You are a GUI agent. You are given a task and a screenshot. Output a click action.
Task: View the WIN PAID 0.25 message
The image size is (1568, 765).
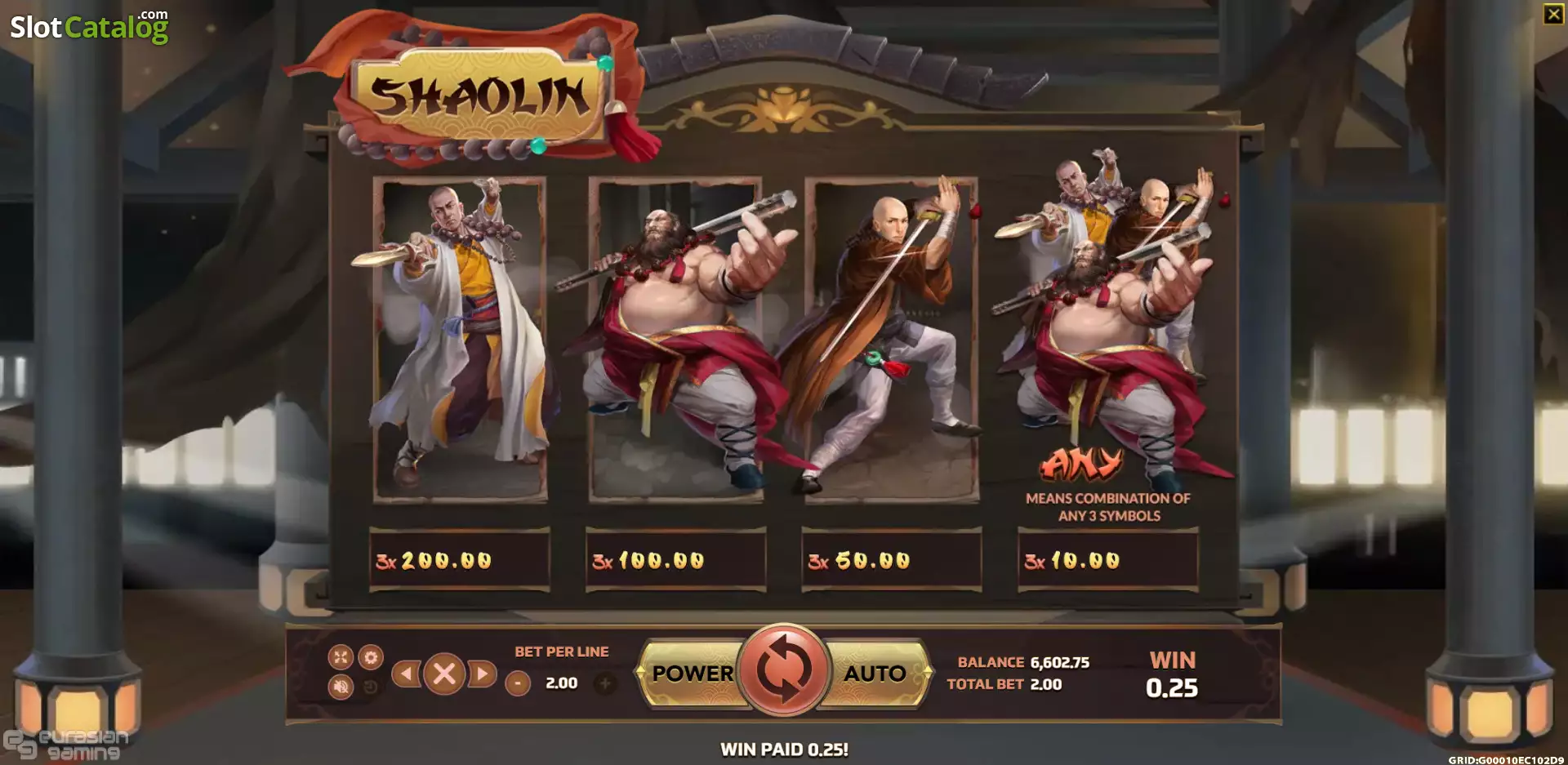coord(783,747)
